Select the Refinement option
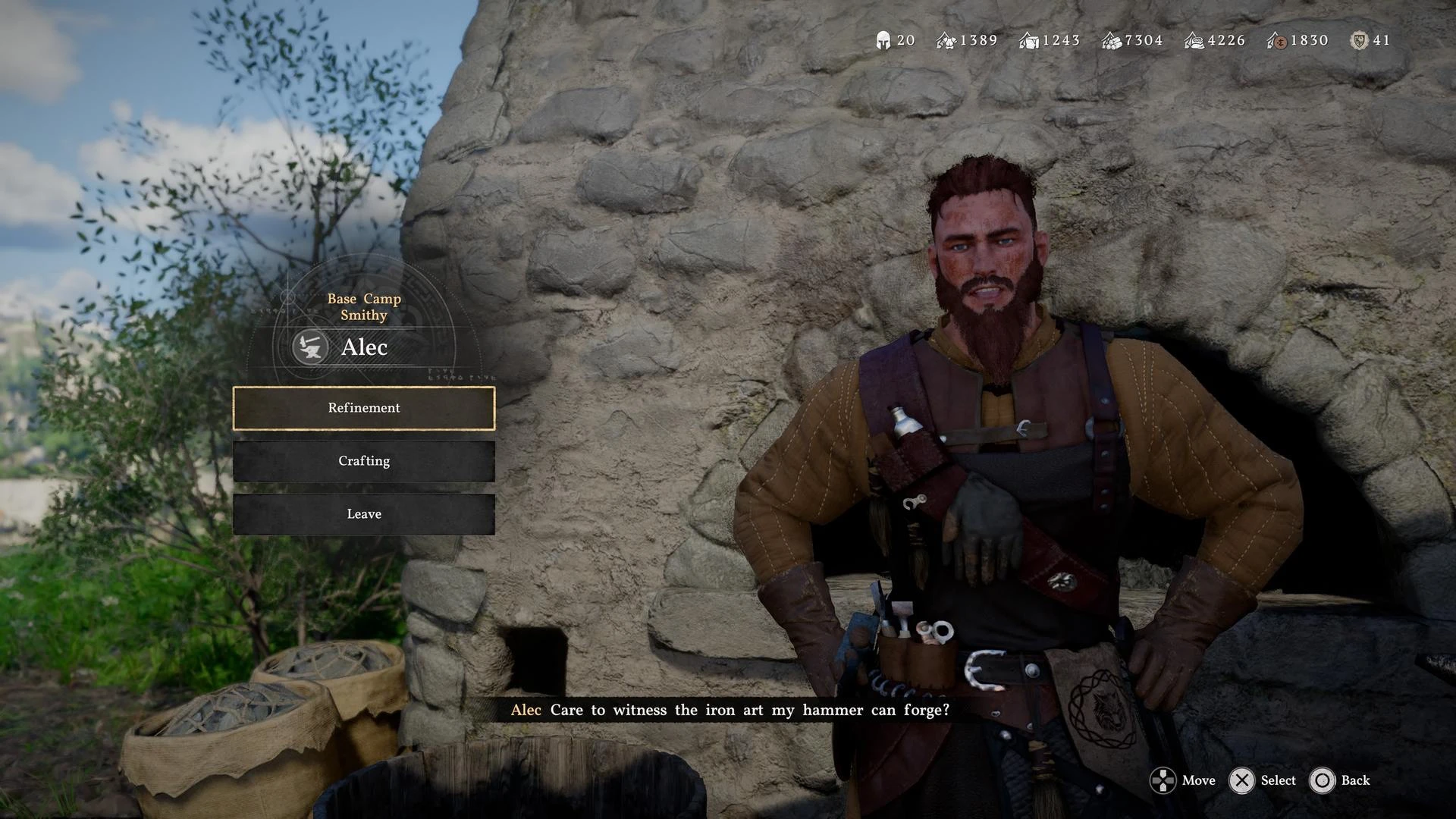The image size is (1456, 819). pos(364,408)
